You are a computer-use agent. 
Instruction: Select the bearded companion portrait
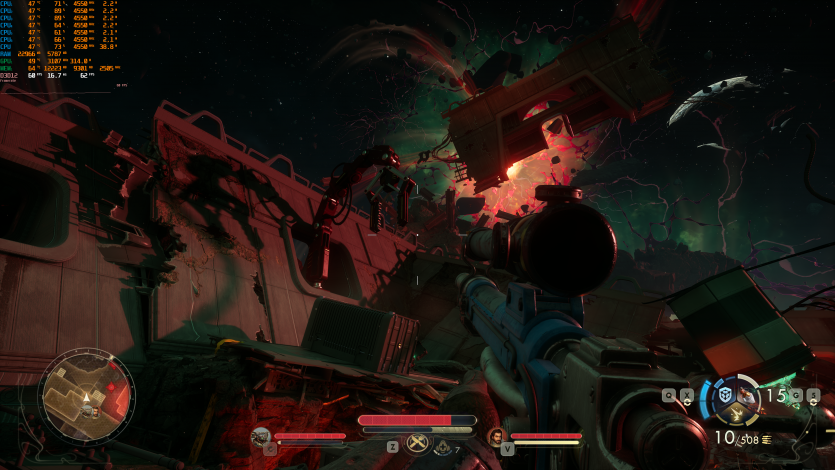496,436
